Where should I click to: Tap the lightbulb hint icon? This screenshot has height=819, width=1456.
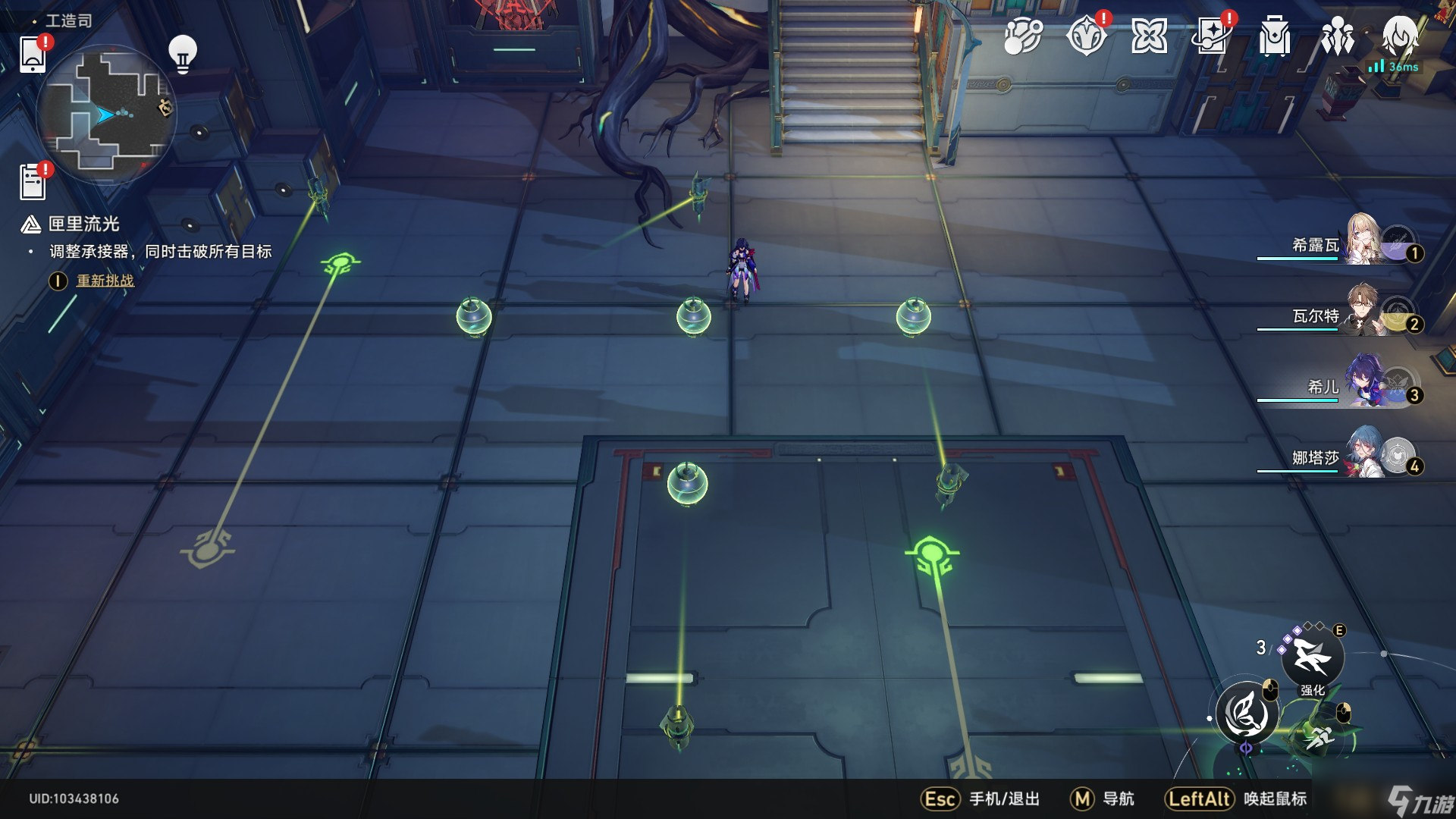(x=182, y=54)
